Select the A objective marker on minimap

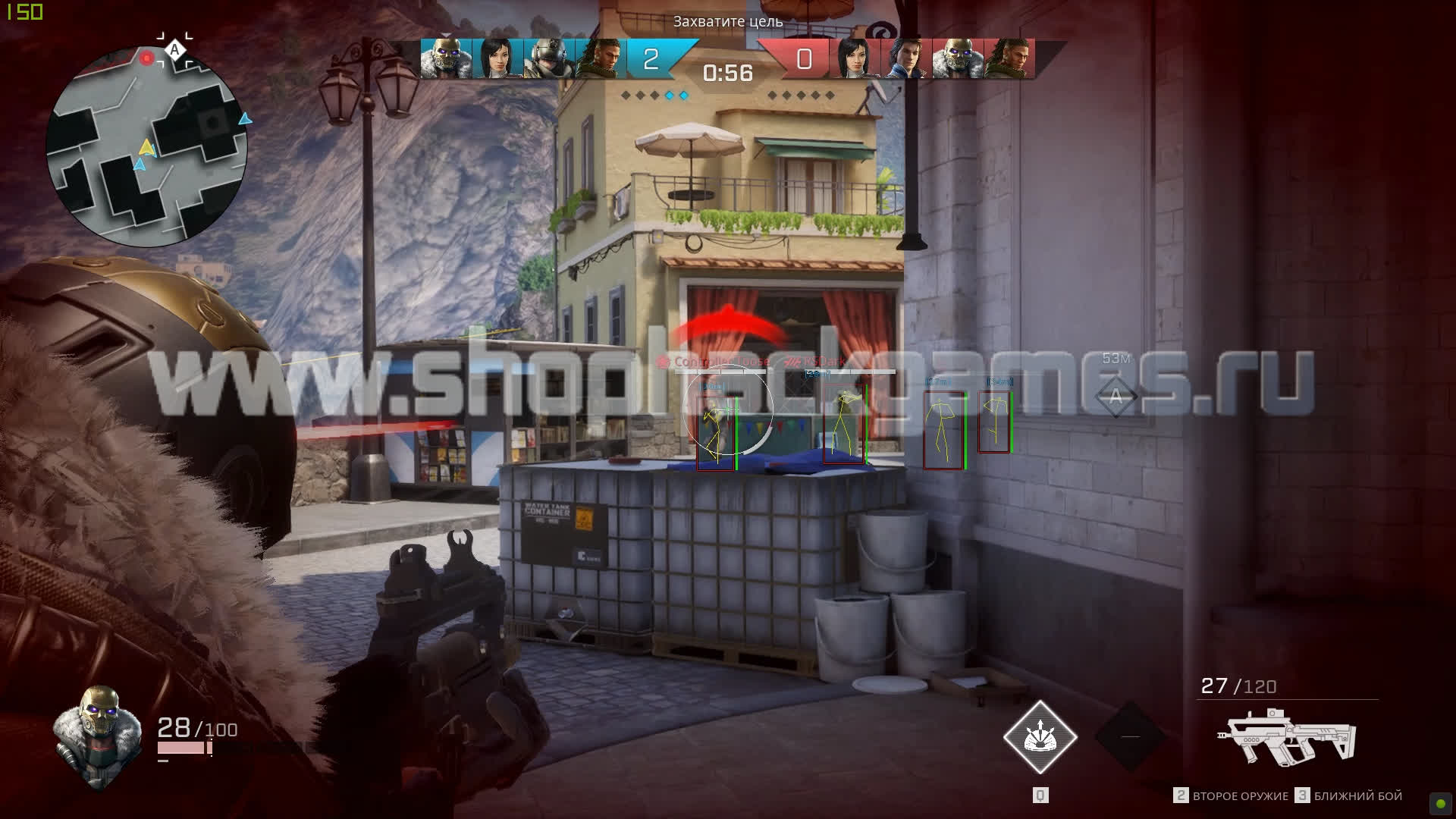click(x=175, y=50)
